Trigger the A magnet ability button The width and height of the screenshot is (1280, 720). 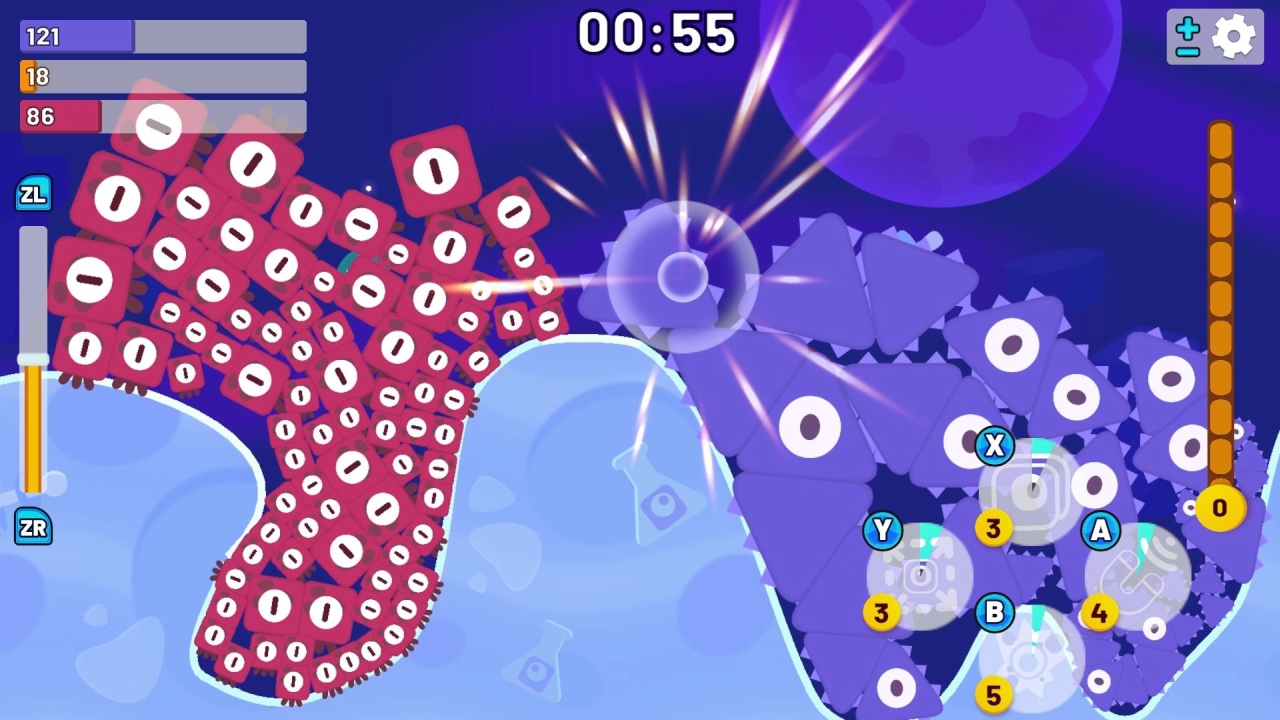[1101, 531]
